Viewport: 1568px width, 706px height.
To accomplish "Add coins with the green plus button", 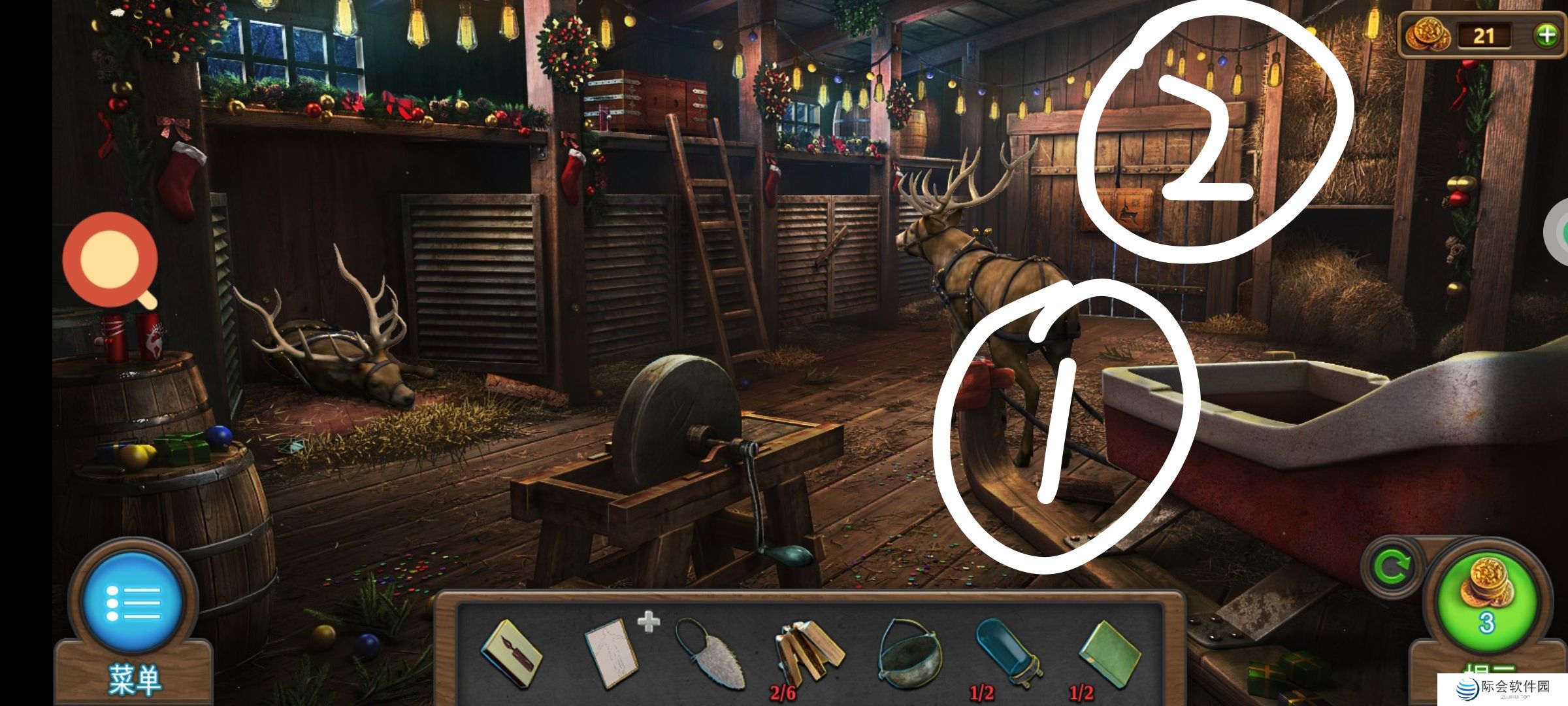I will [1546, 35].
